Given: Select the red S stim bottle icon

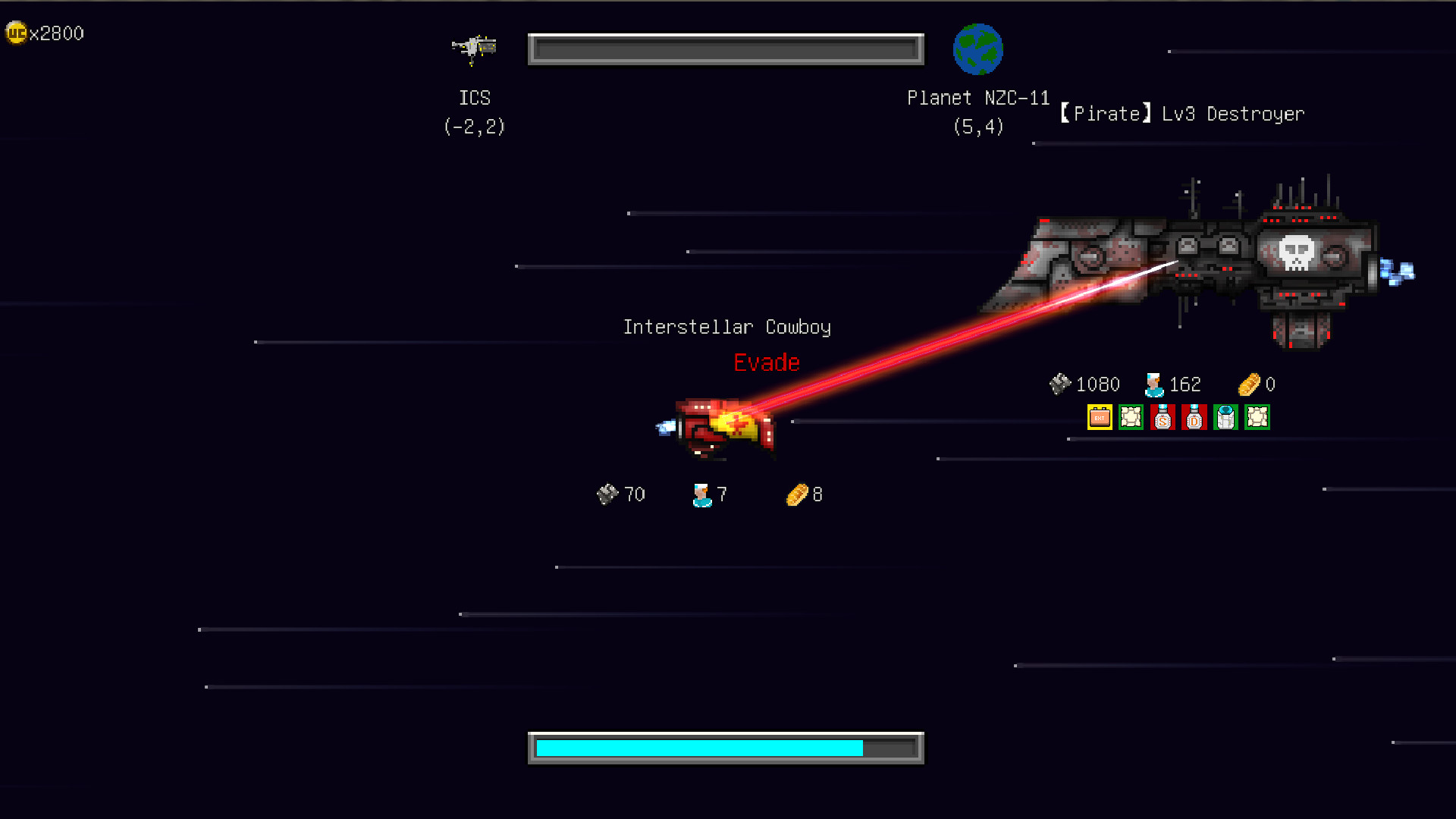Looking at the screenshot, I should pyautogui.click(x=1163, y=417).
